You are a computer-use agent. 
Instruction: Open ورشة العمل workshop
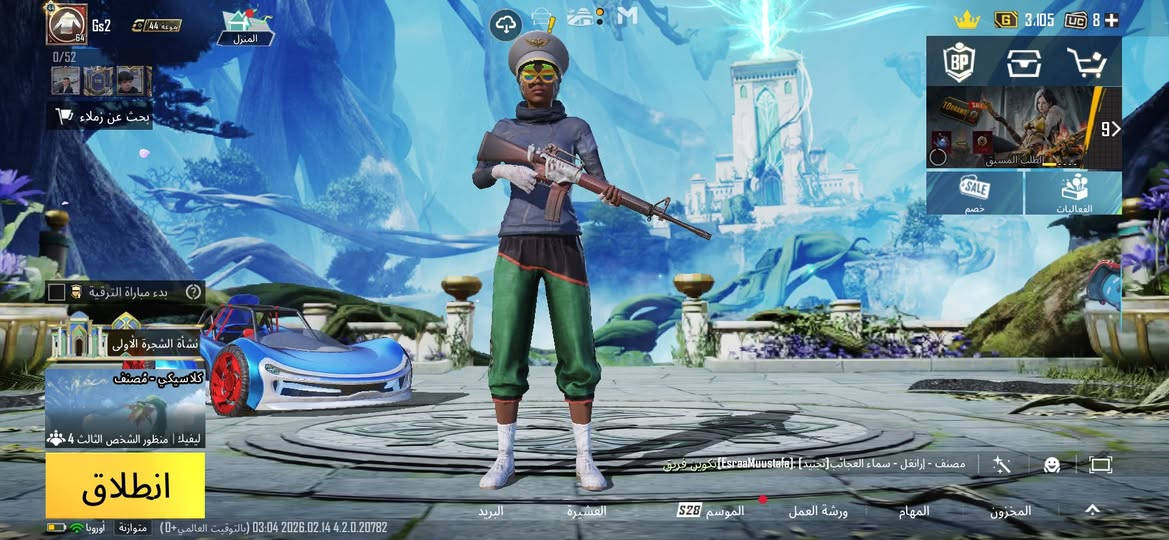817,511
